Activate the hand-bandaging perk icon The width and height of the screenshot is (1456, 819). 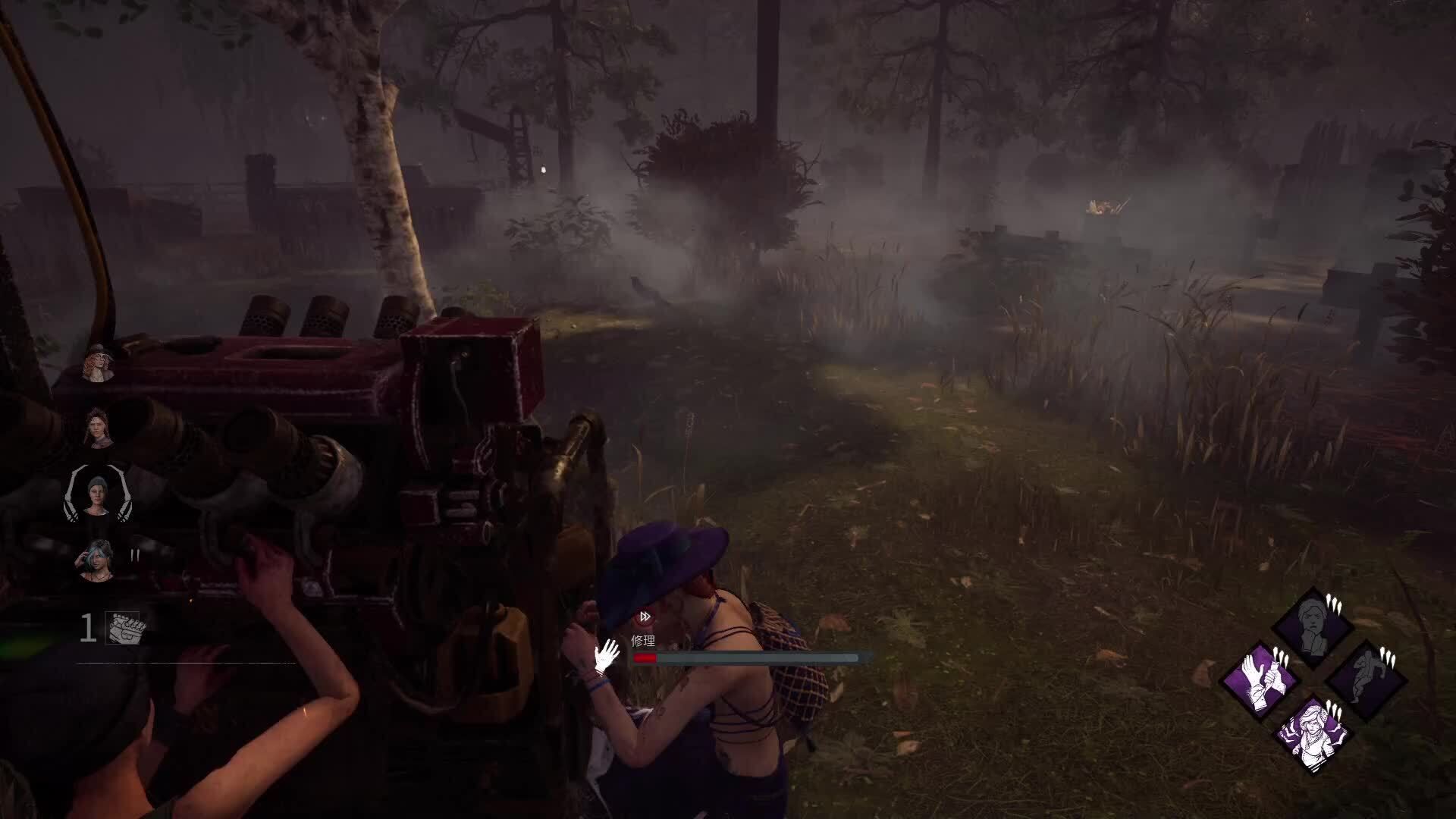(1261, 679)
